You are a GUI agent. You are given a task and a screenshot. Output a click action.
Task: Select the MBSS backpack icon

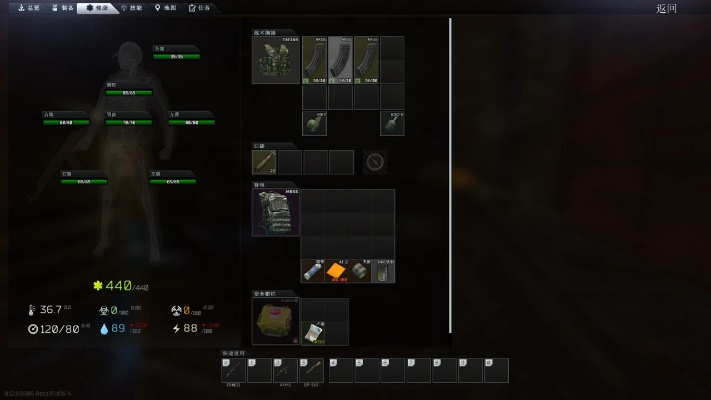276,213
